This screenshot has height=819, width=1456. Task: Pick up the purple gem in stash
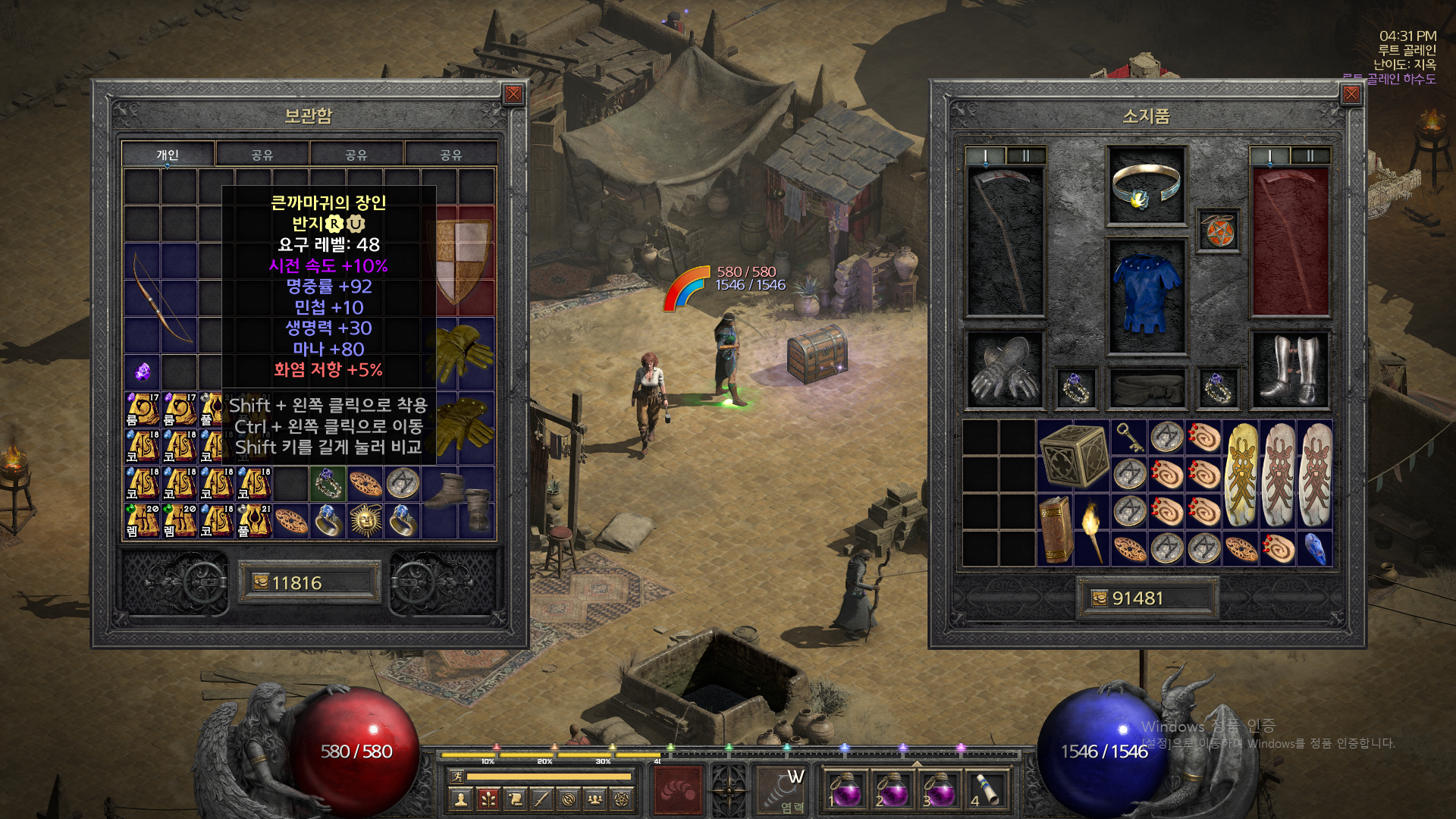143,372
